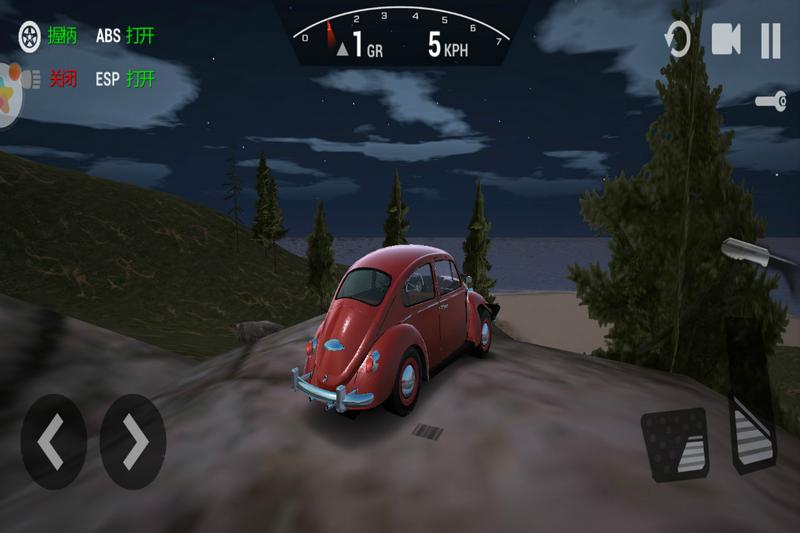Hit the brake pedal
This screenshot has width=800, height=533.
pos(675,441)
